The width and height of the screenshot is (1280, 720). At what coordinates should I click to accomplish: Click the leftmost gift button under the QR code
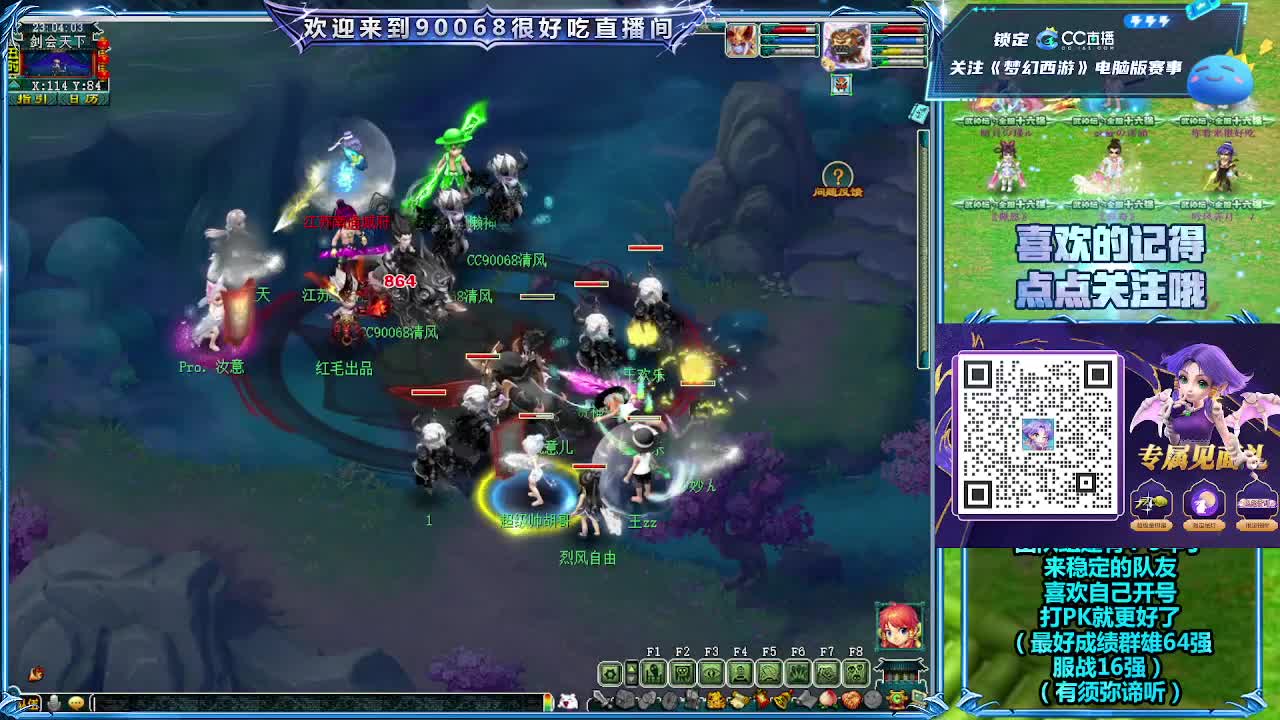[x=1149, y=502]
